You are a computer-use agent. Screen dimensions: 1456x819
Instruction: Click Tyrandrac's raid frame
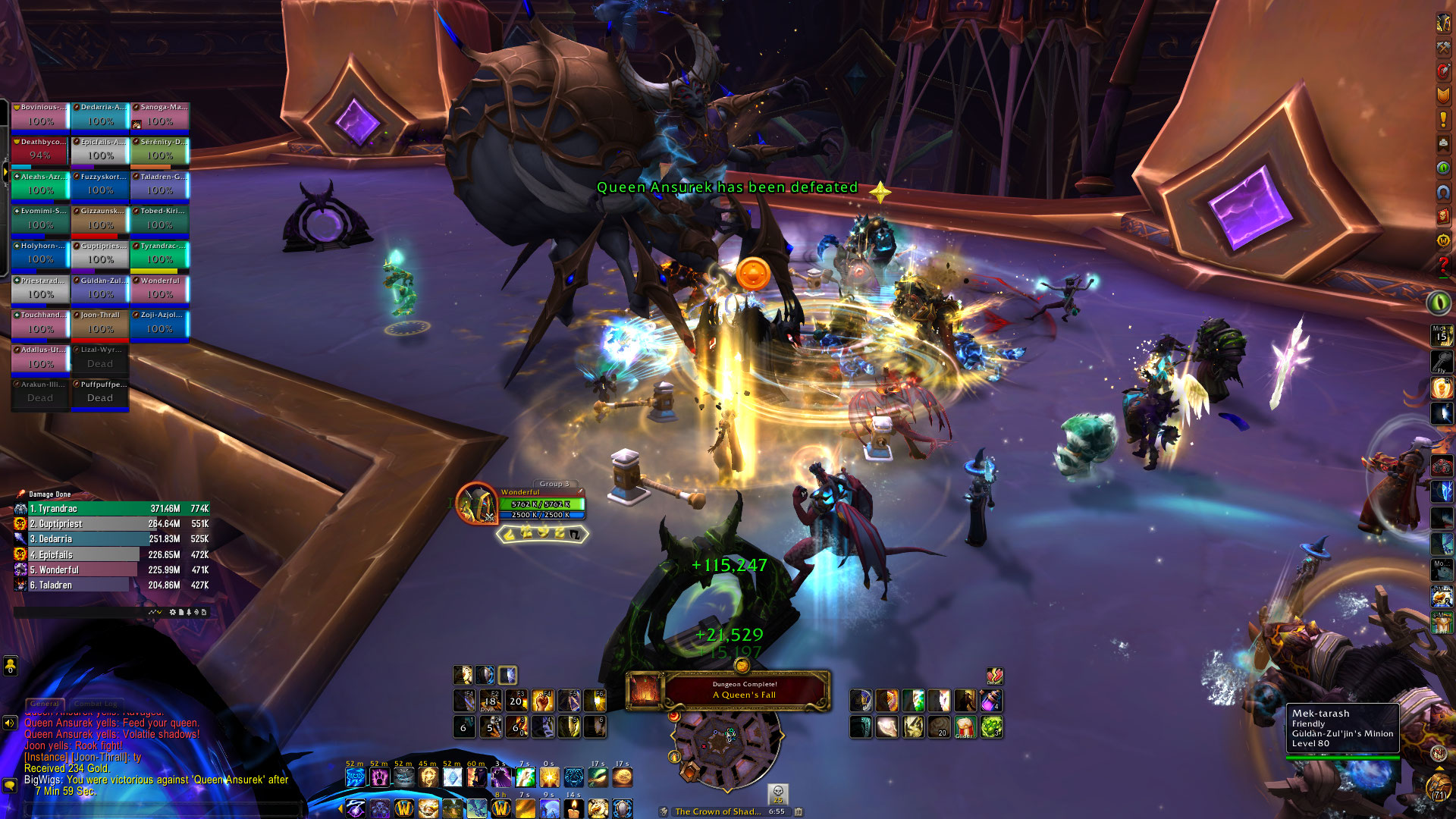tap(159, 256)
